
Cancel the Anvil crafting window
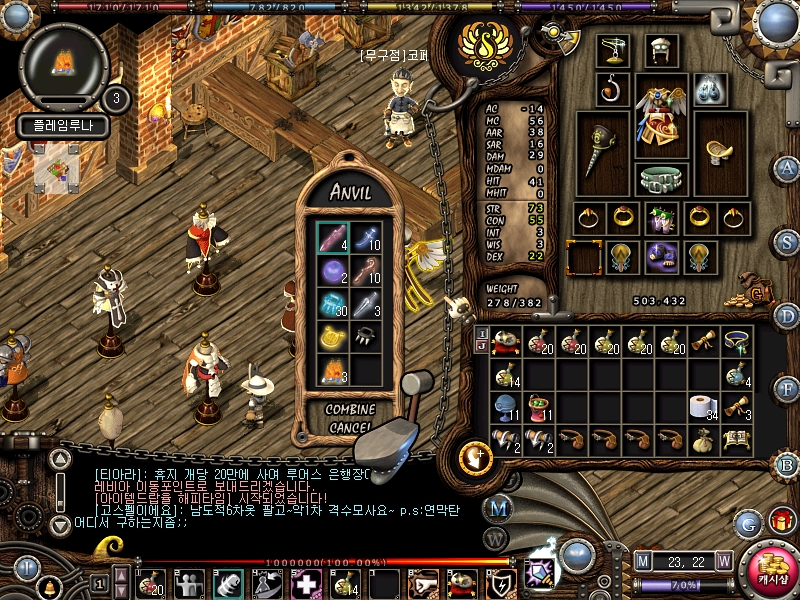(x=350, y=427)
